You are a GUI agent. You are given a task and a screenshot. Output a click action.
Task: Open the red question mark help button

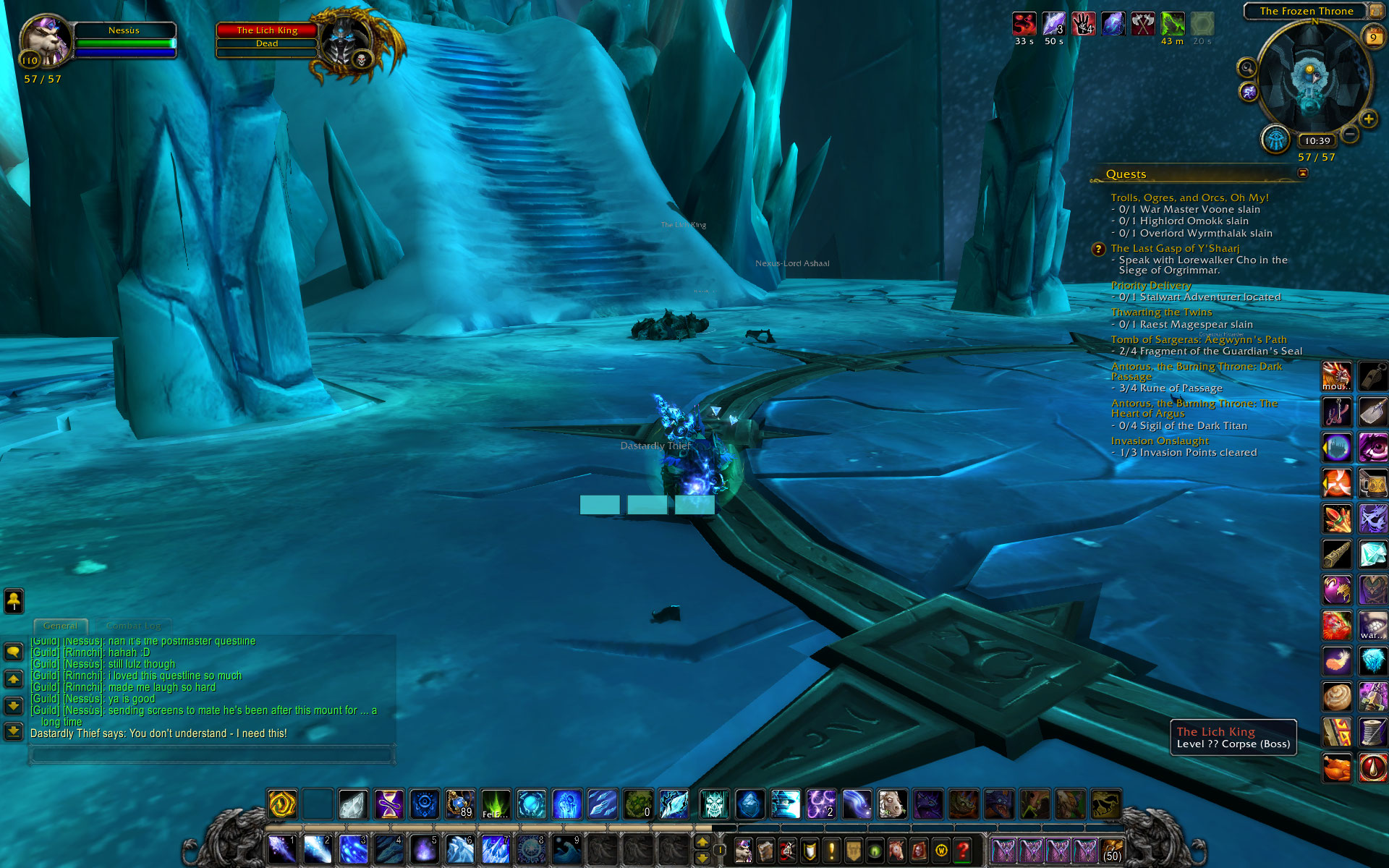962,849
